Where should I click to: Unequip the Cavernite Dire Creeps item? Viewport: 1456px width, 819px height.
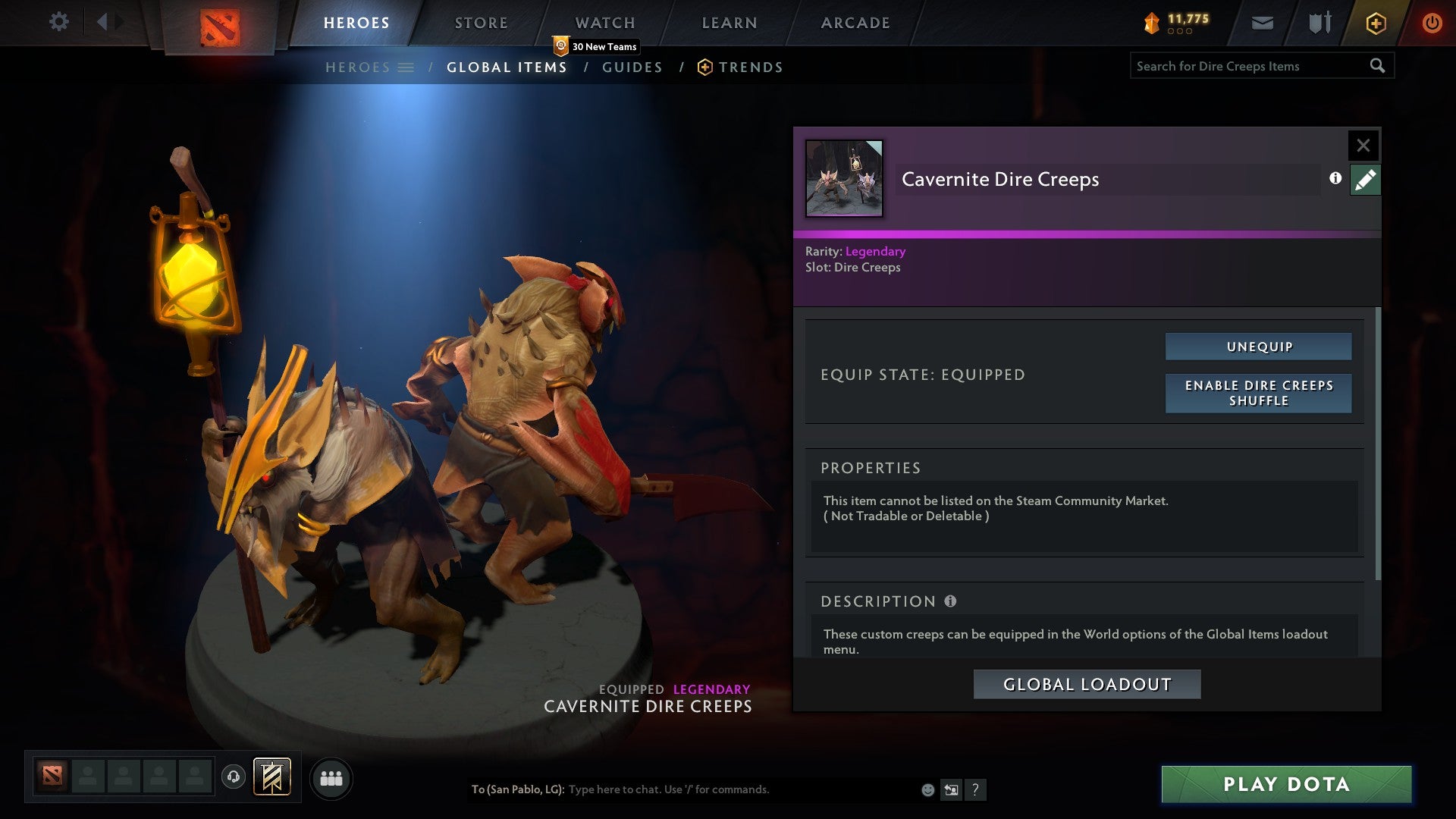pos(1258,346)
